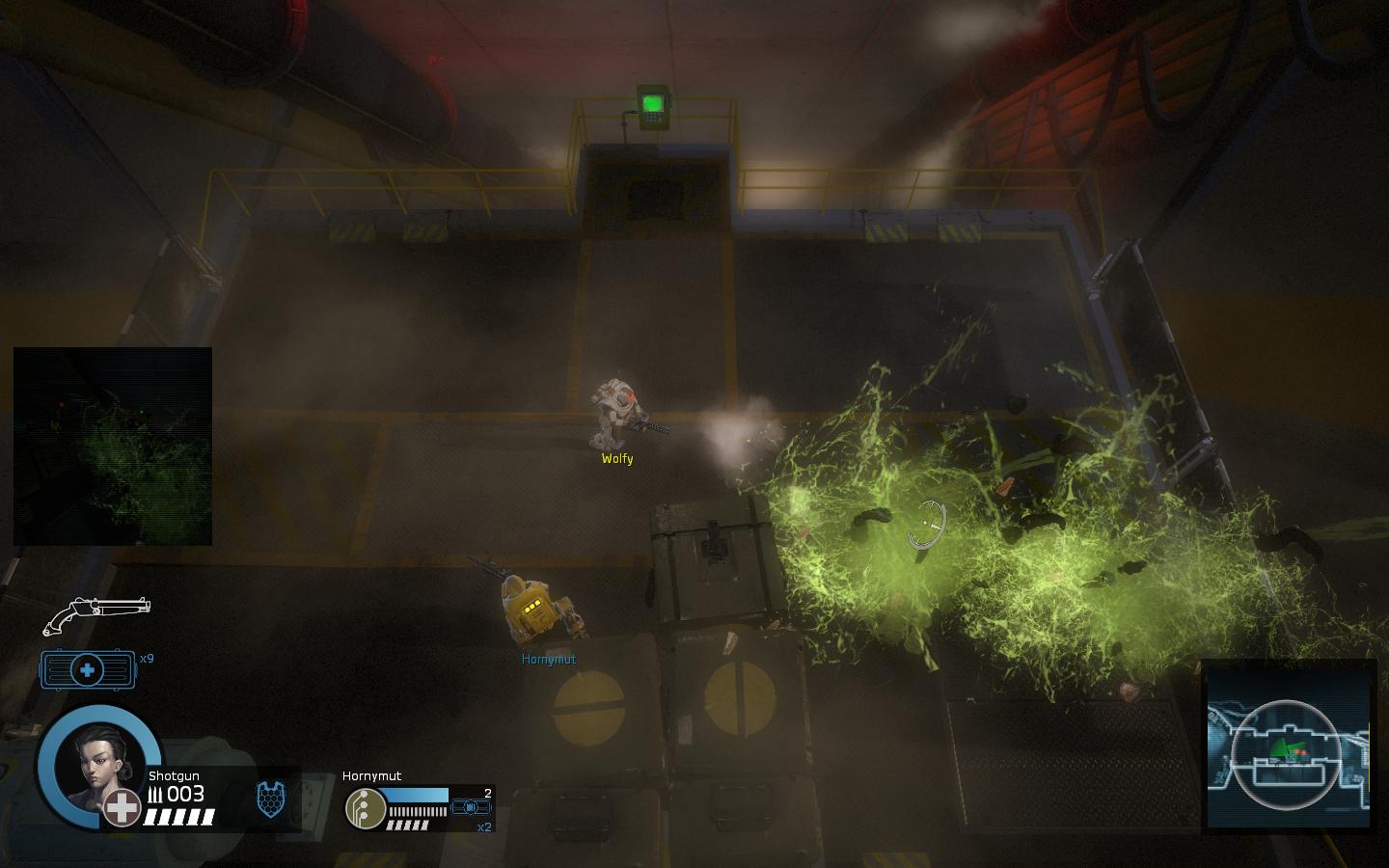Image resolution: width=1389 pixels, height=868 pixels.
Task: Use the med kit item slot
Action: click(x=87, y=669)
